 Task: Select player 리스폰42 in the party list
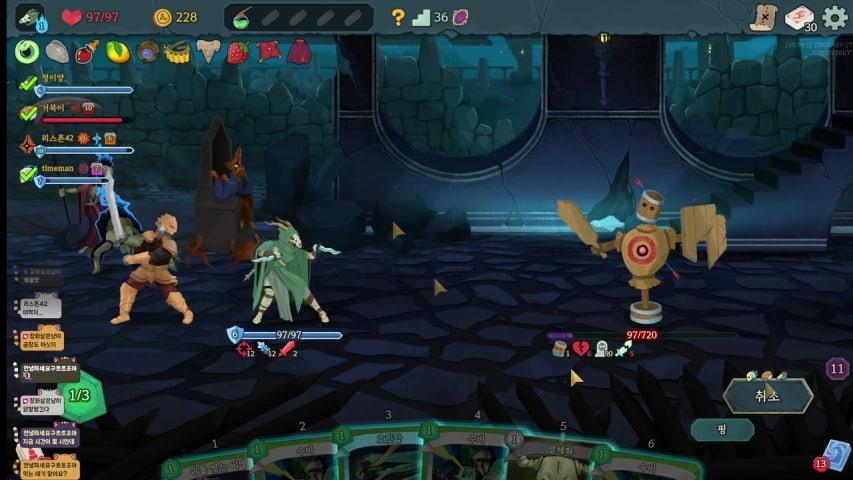[60, 138]
